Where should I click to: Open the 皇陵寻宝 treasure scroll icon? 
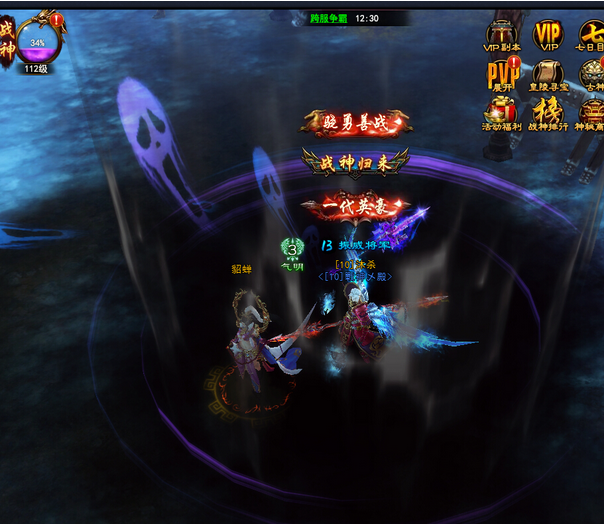click(547, 74)
